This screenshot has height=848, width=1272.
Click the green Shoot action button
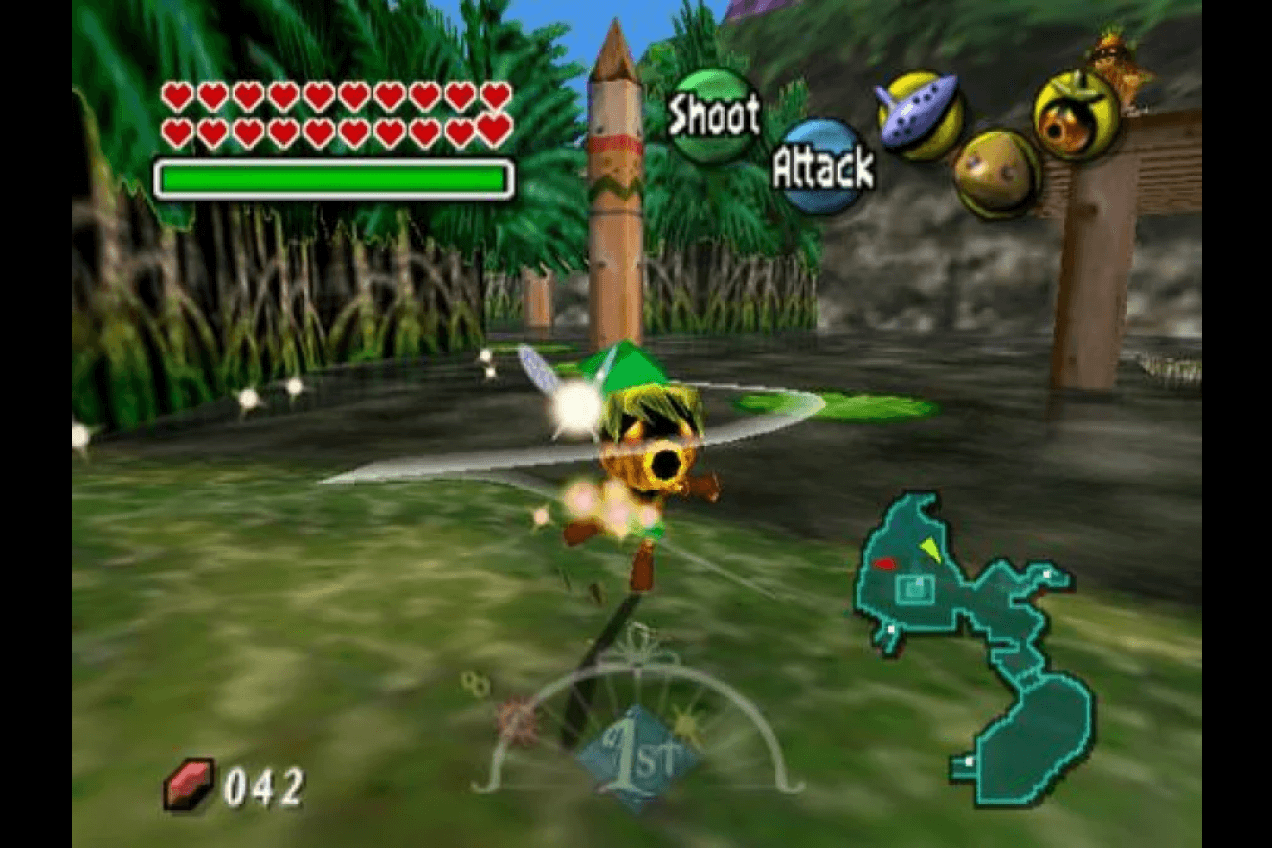[x=712, y=116]
